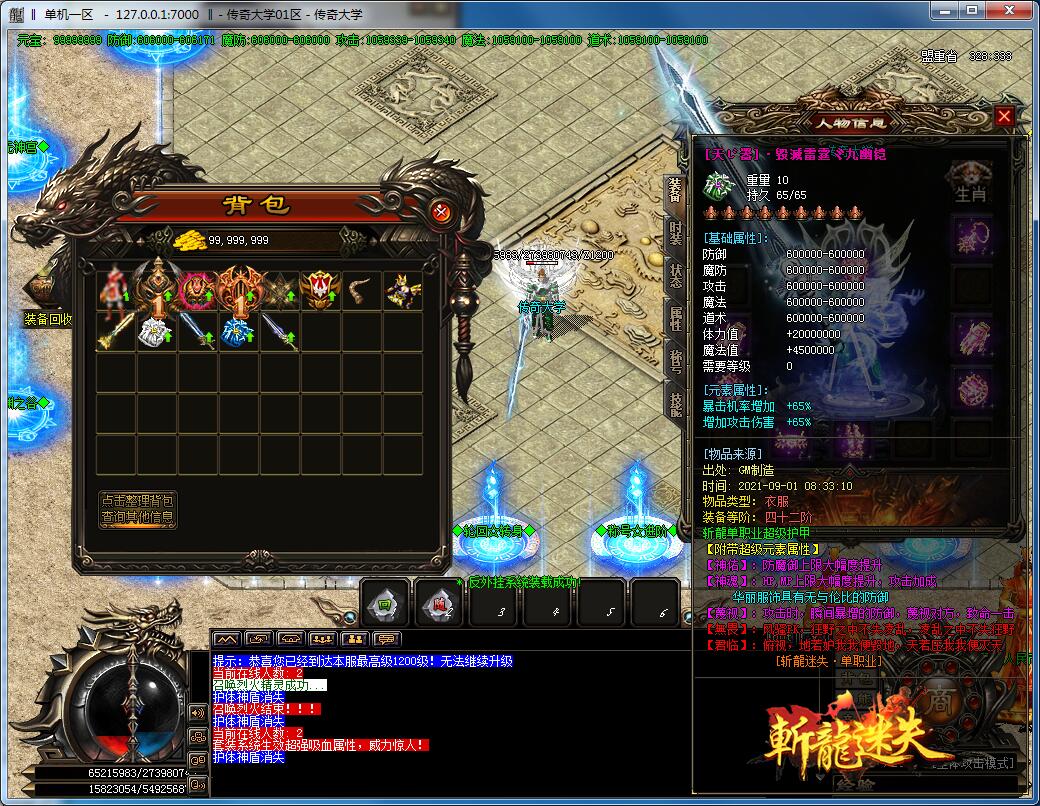Screen dimensions: 1040x806
Task: Use the 随 stone in hotbar slot two
Action: click(438, 602)
